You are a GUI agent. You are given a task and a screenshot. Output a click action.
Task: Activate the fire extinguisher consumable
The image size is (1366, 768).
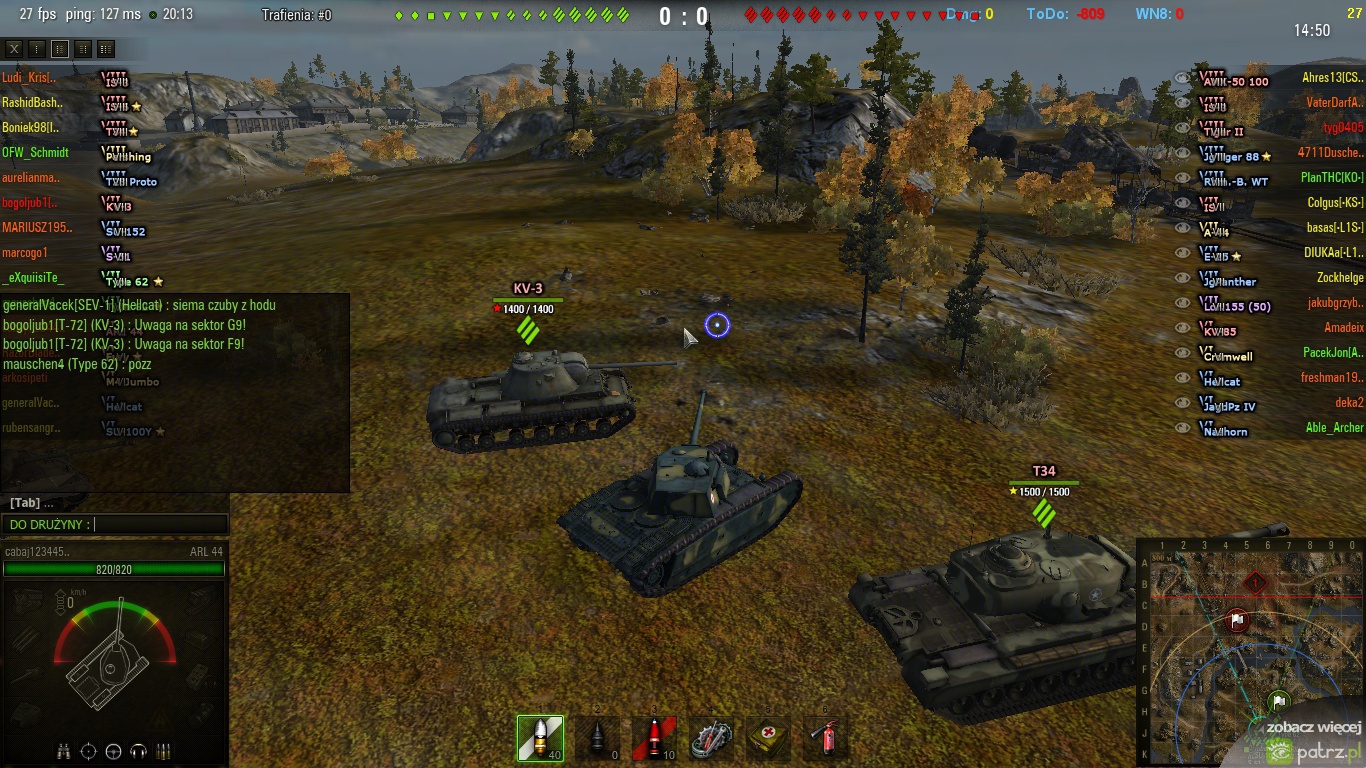point(826,738)
